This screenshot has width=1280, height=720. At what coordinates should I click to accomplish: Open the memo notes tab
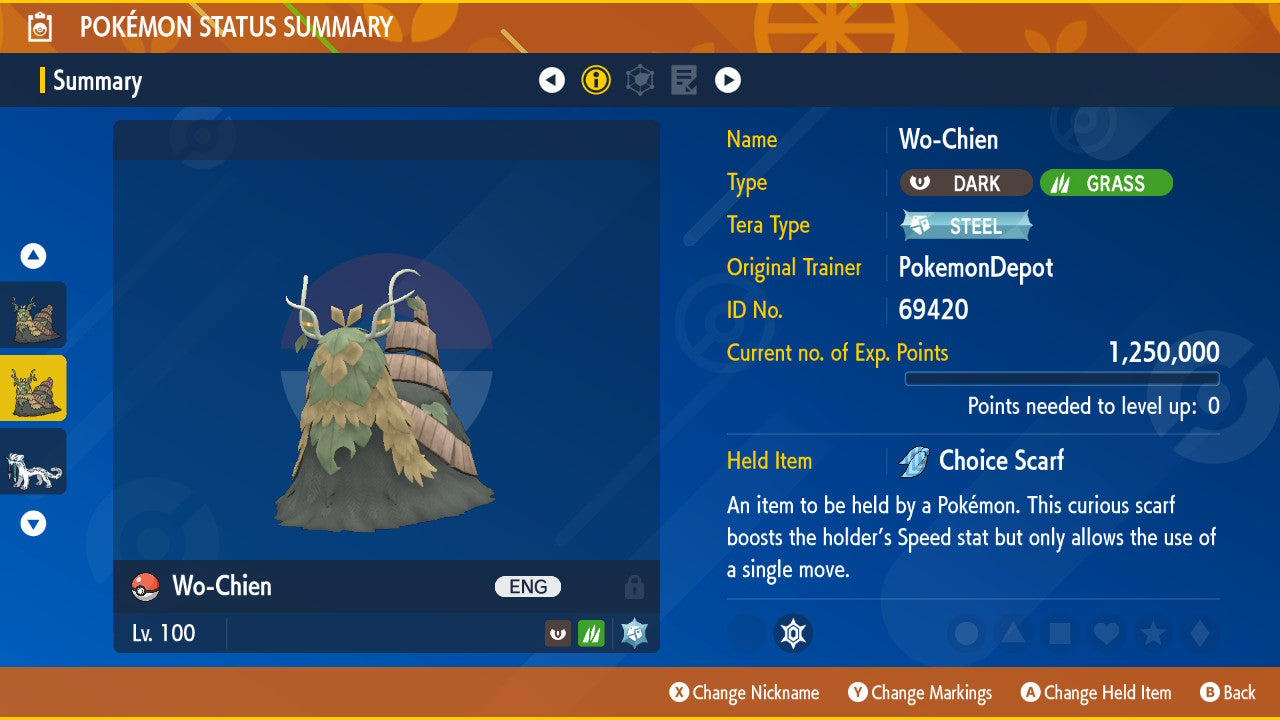[x=684, y=80]
